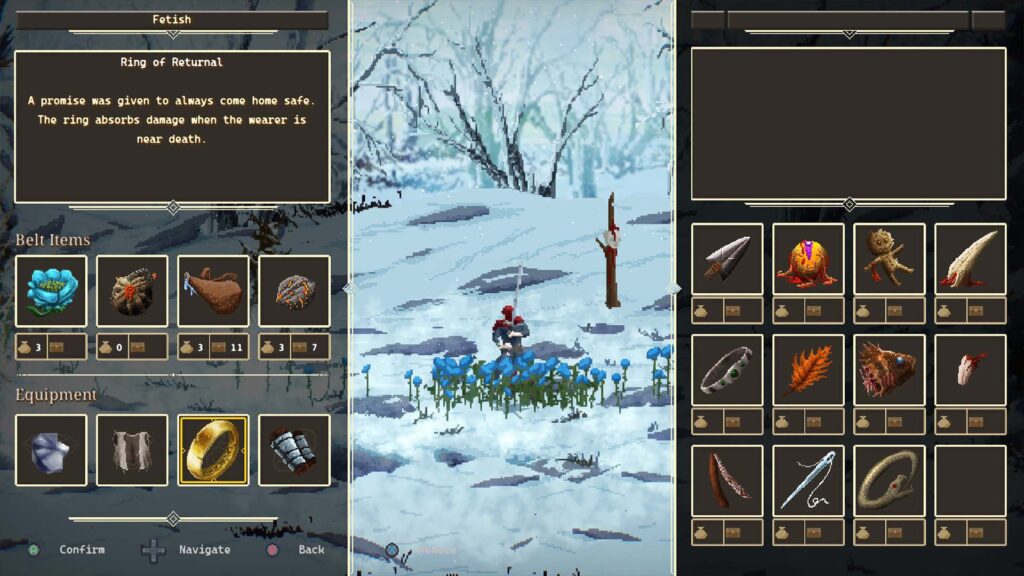Choose the severed fish head fetish

click(x=889, y=370)
